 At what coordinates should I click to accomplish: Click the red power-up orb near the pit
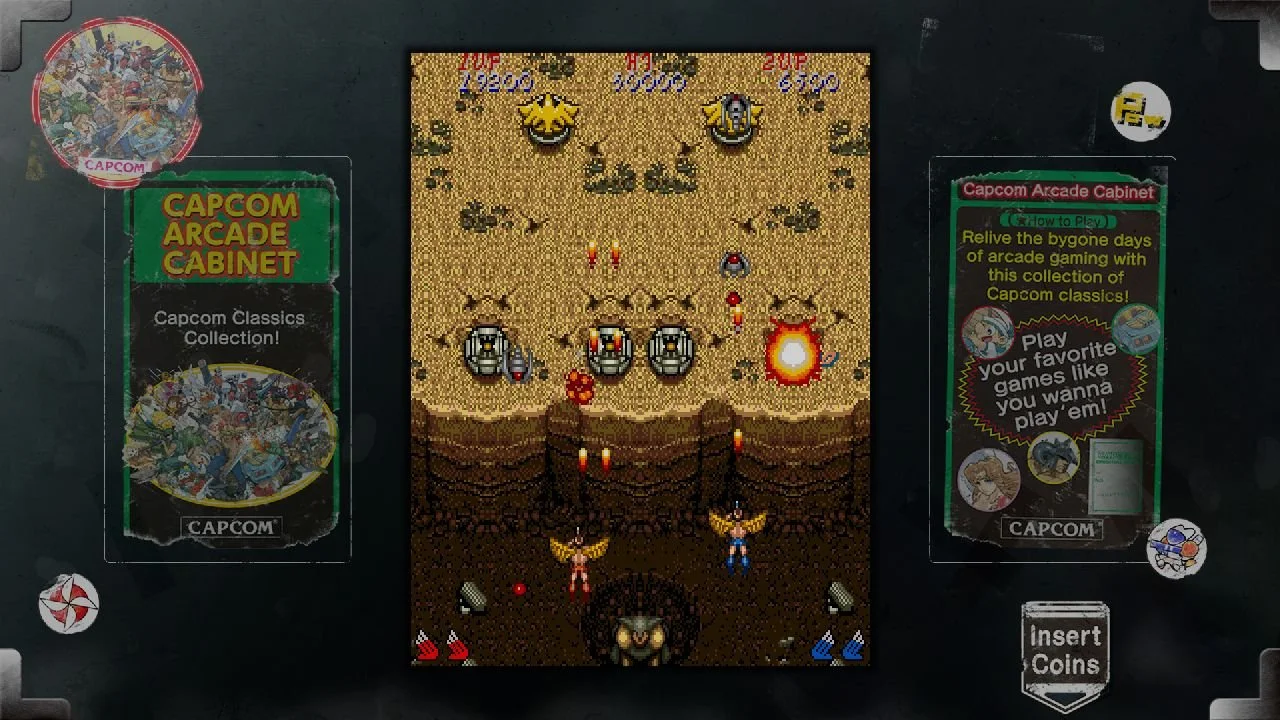[519, 588]
